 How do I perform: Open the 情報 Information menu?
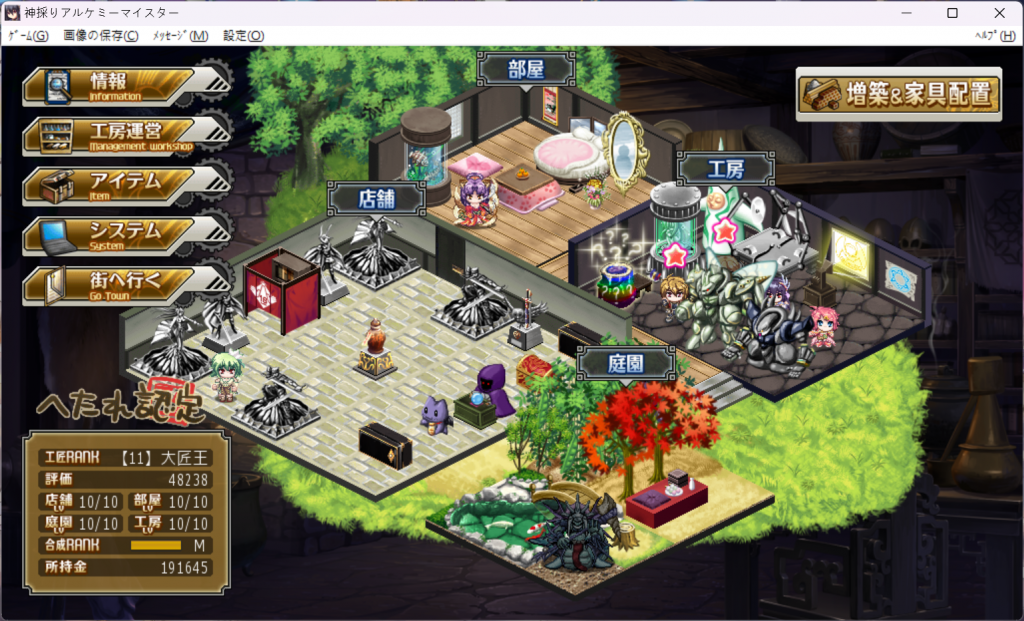(110, 86)
